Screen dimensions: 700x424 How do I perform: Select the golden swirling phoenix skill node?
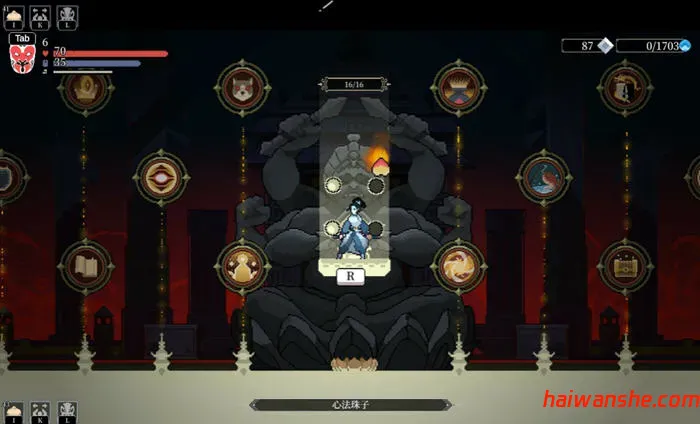[x=459, y=266]
